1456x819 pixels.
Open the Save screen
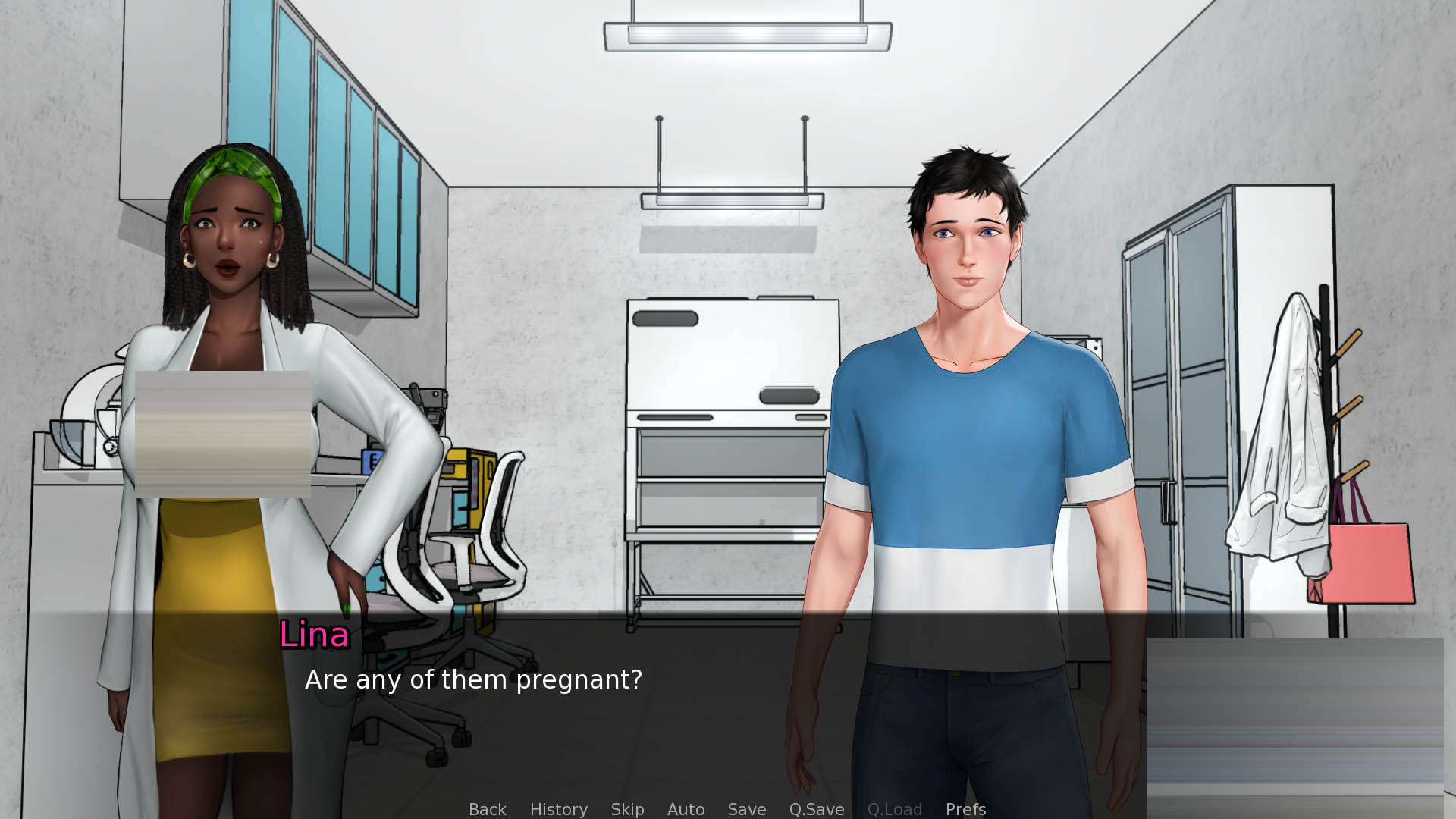[746, 809]
